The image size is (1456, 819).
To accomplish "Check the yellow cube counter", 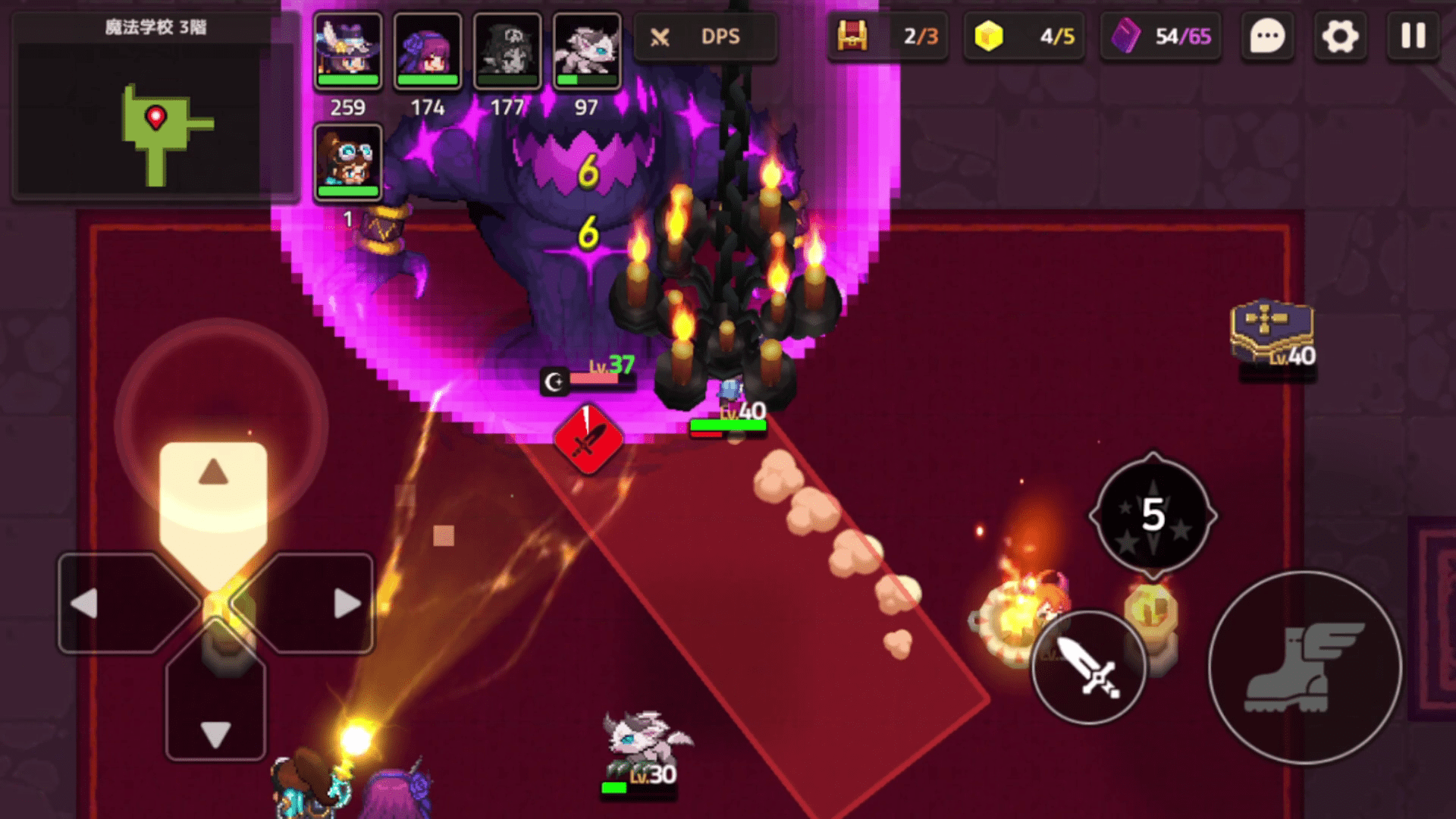I will pos(1025,36).
